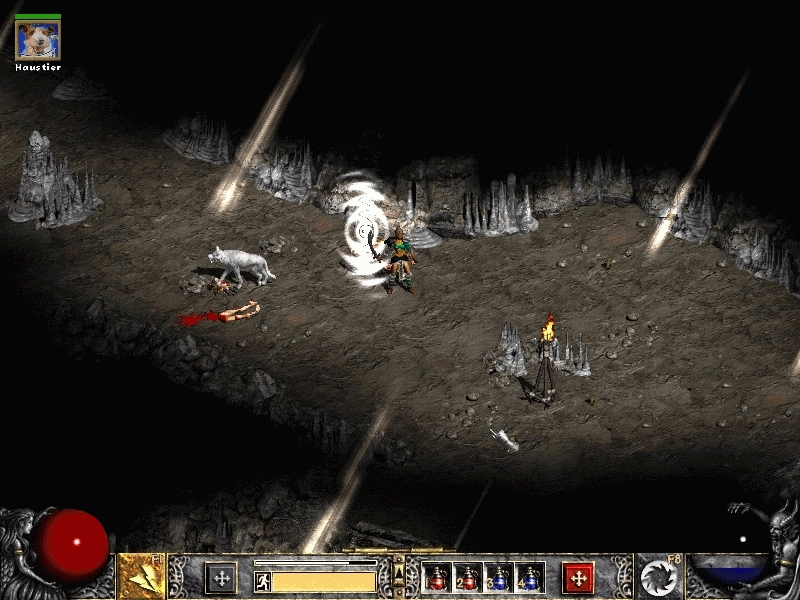Use the red healing potion in belt slot 1

coord(437,578)
